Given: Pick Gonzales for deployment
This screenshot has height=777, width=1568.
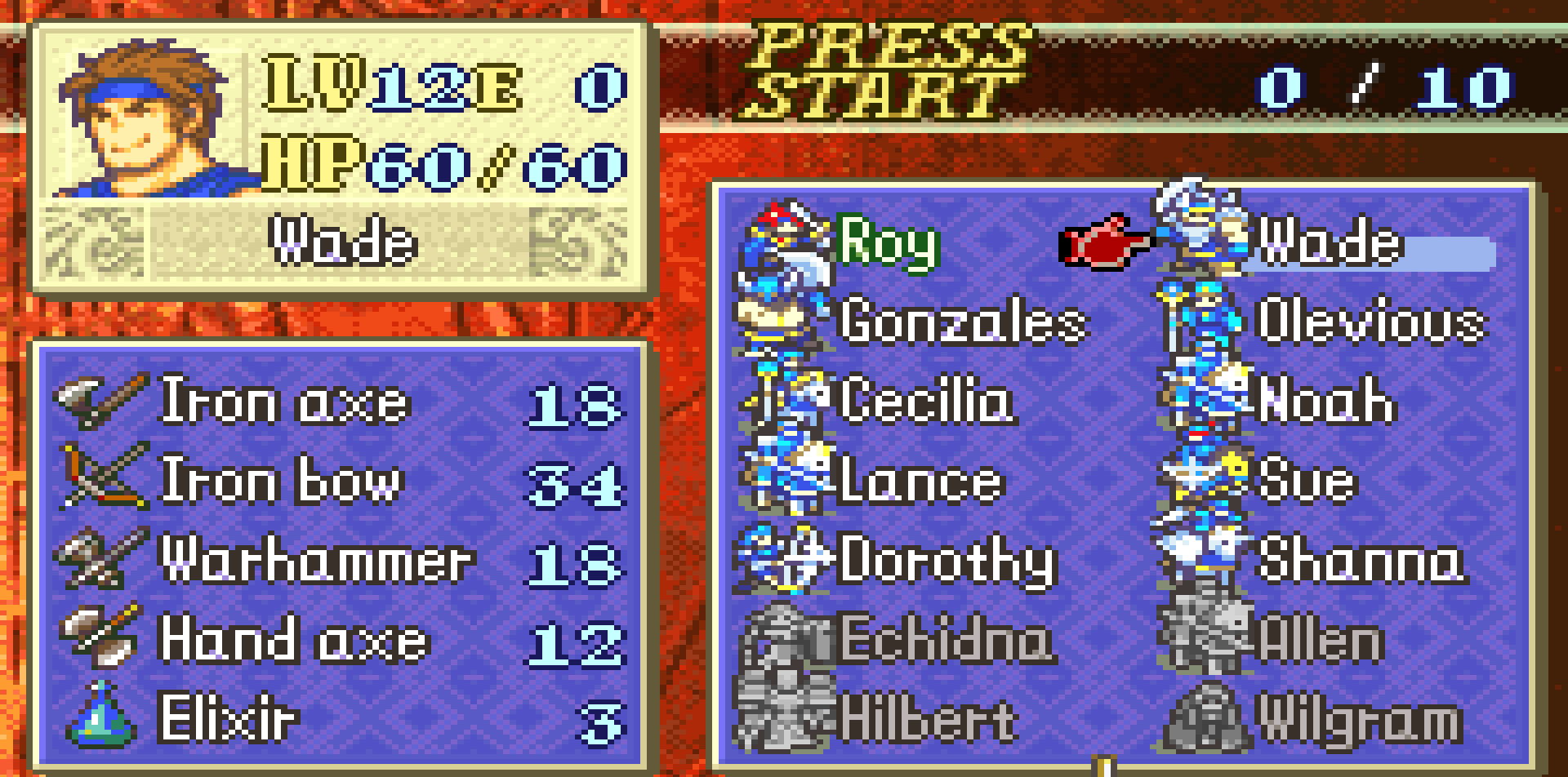Looking at the screenshot, I should (962, 322).
